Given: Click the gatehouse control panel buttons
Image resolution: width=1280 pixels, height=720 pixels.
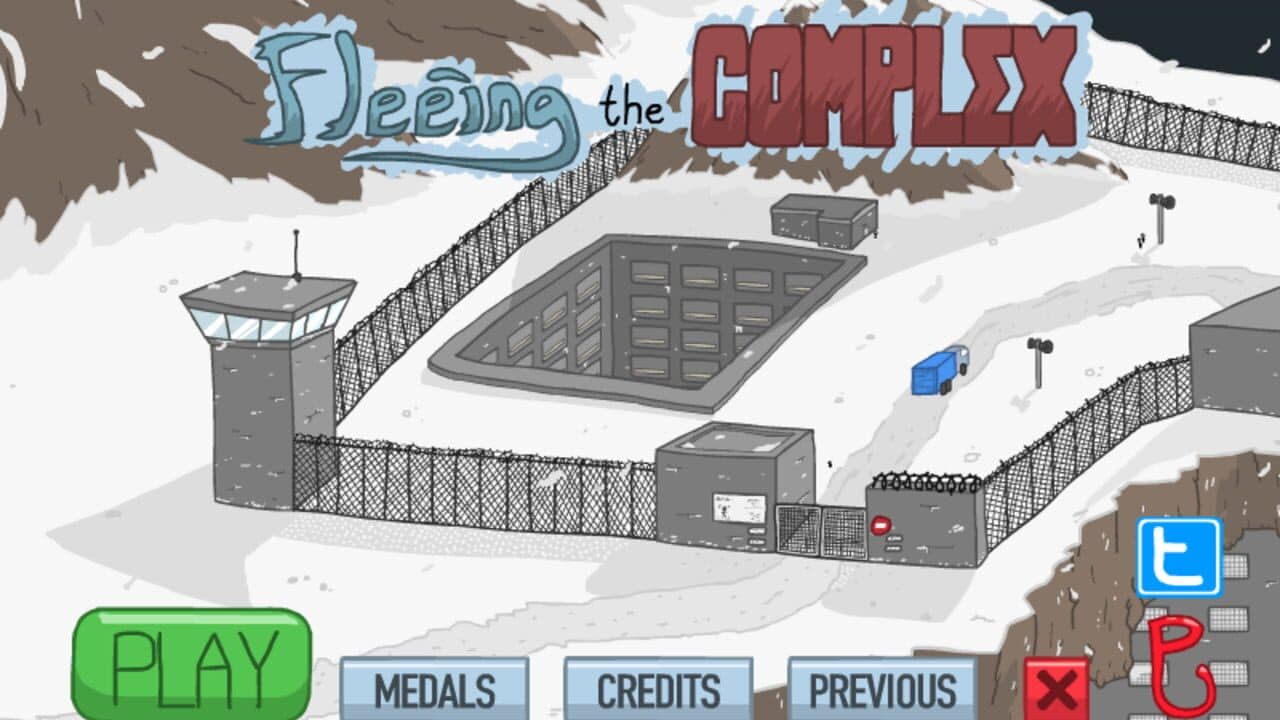Looking at the screenshot, I should (756, 536).
